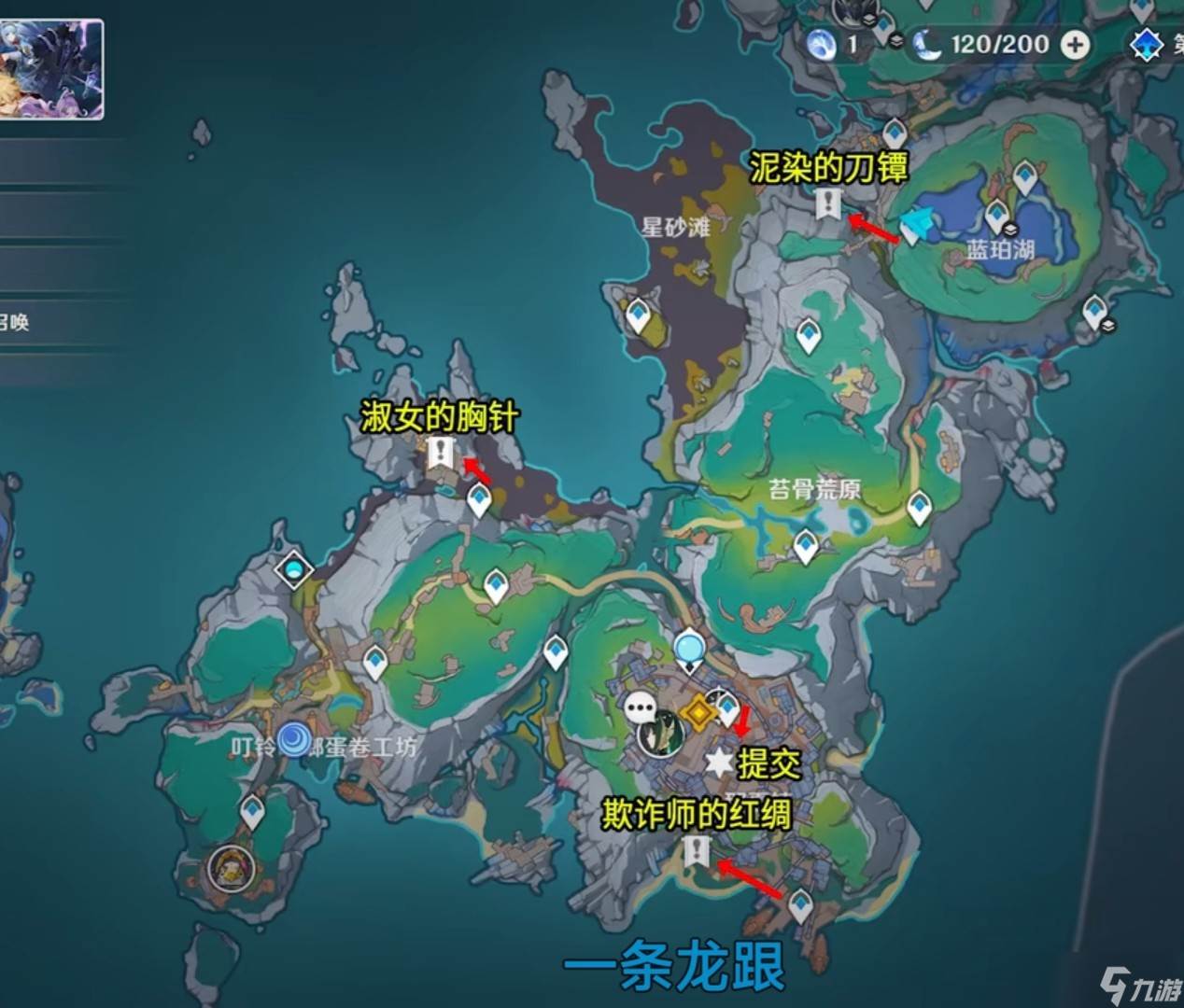This screenshot has width=1184, height=1008.
Task: Click the plus button beside 120/200
Action: click(1076, 44)
